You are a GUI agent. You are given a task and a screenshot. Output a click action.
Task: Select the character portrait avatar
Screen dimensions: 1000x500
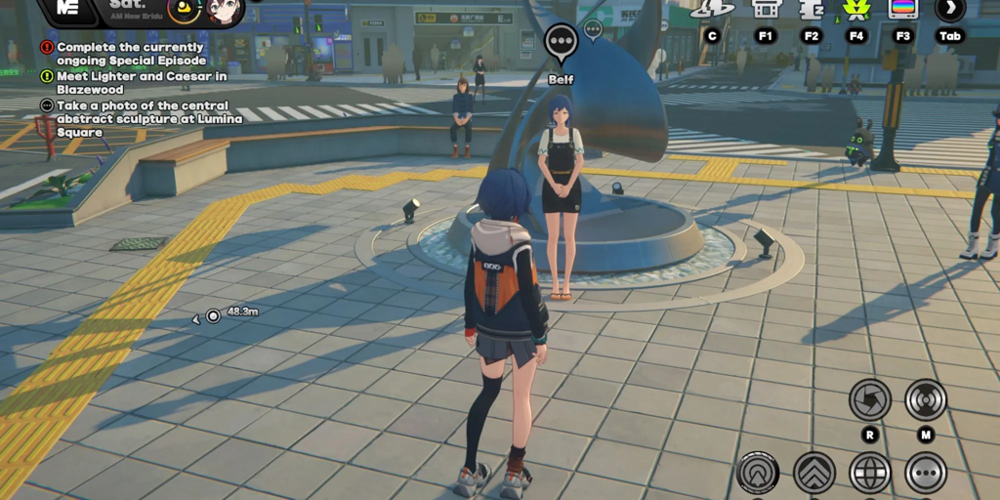point(225,10)
